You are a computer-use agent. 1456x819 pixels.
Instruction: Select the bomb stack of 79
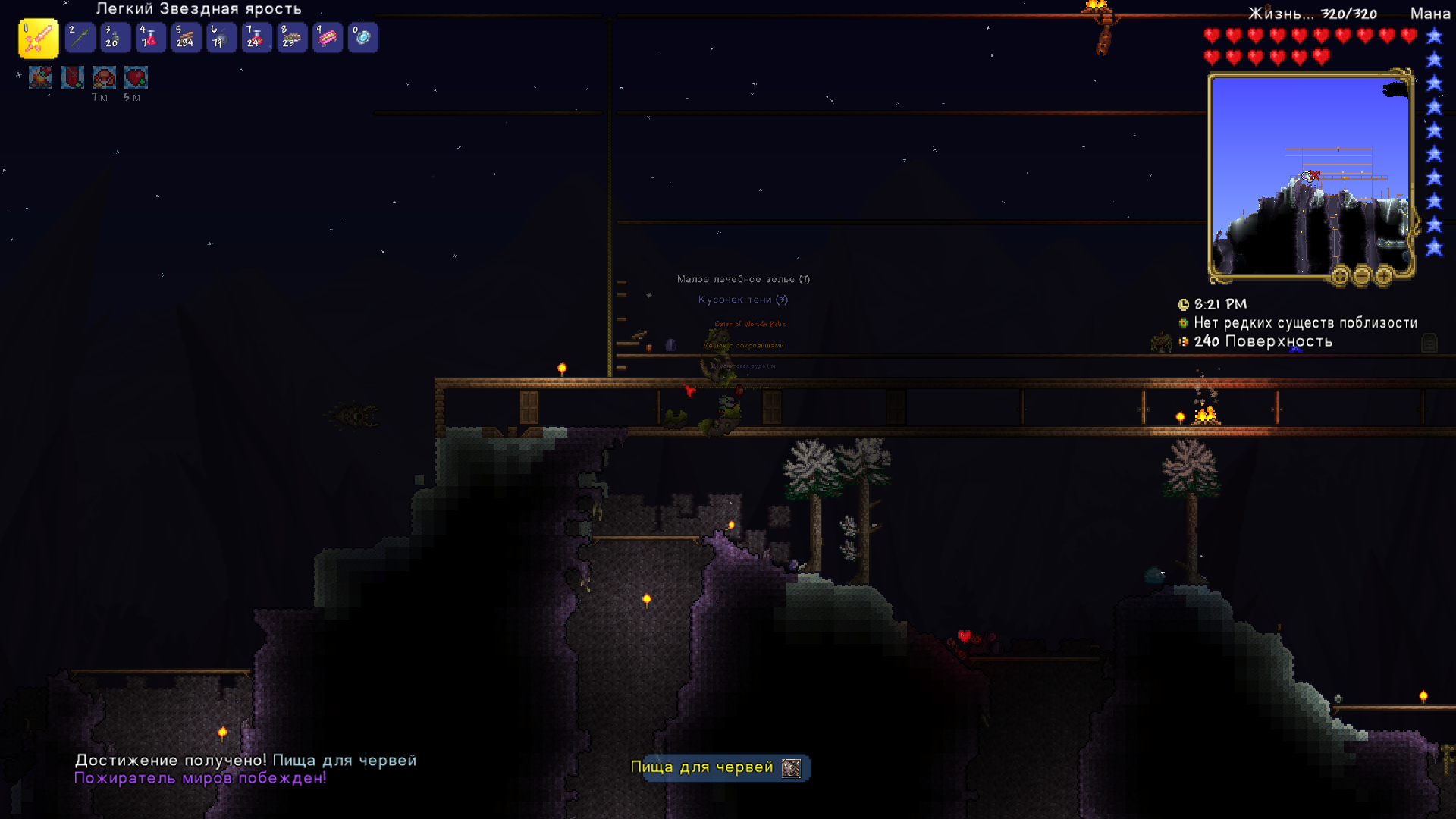pyautogui.click(x=221, y=37)
